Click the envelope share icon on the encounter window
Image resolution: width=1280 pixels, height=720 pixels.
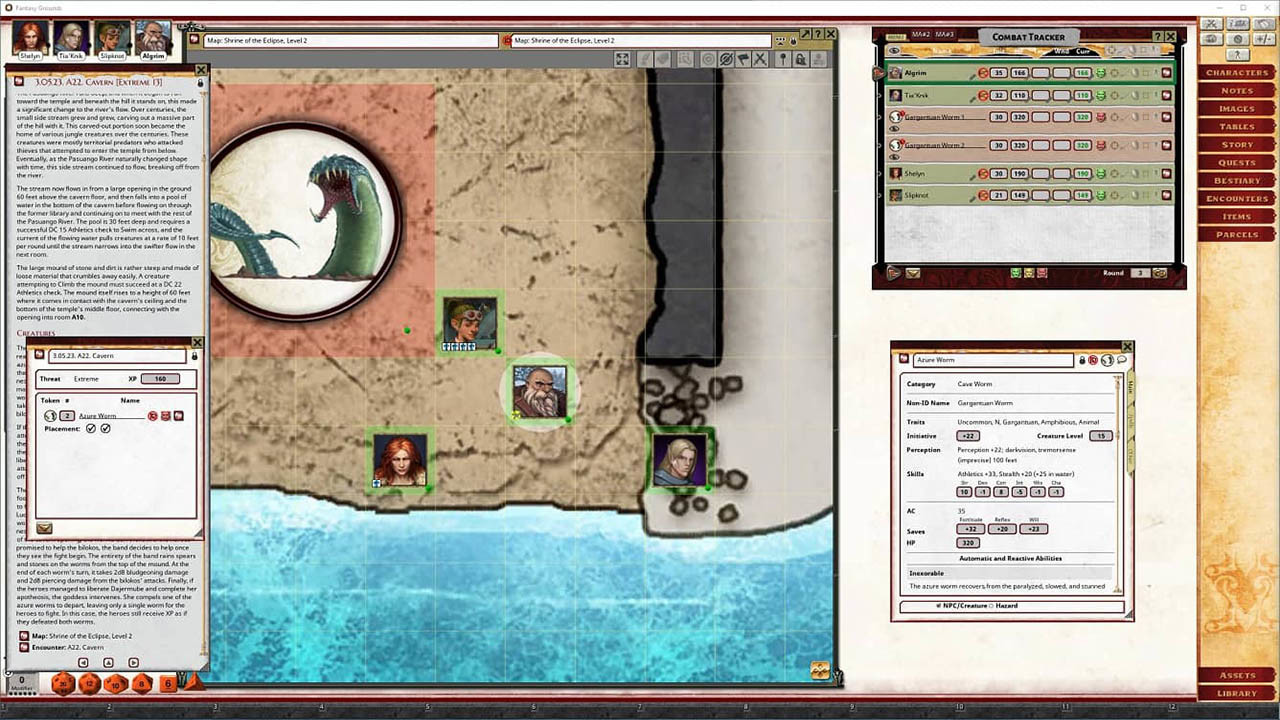44,528
